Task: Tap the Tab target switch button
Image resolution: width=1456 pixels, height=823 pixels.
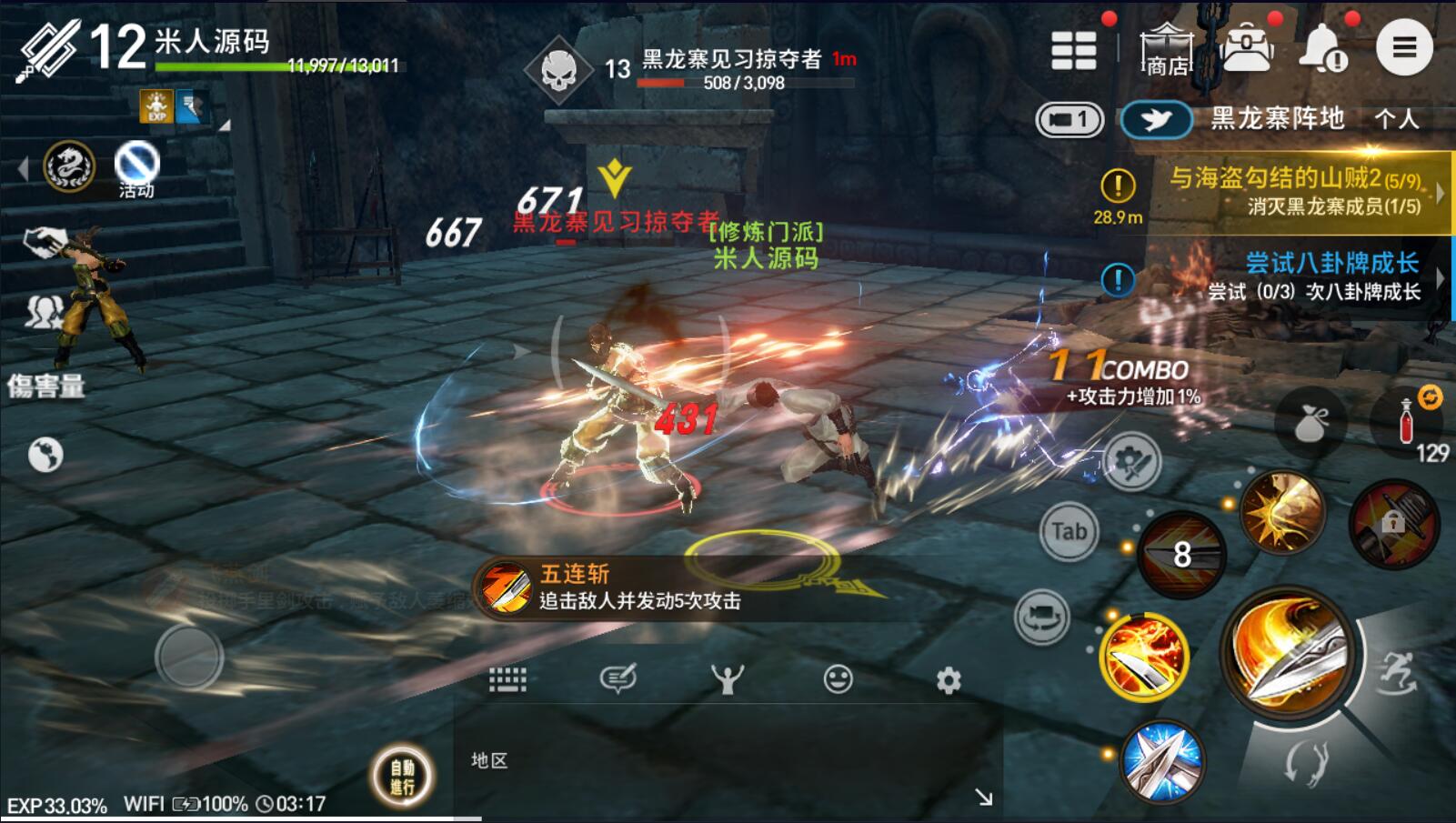Action: (1069, 530)
